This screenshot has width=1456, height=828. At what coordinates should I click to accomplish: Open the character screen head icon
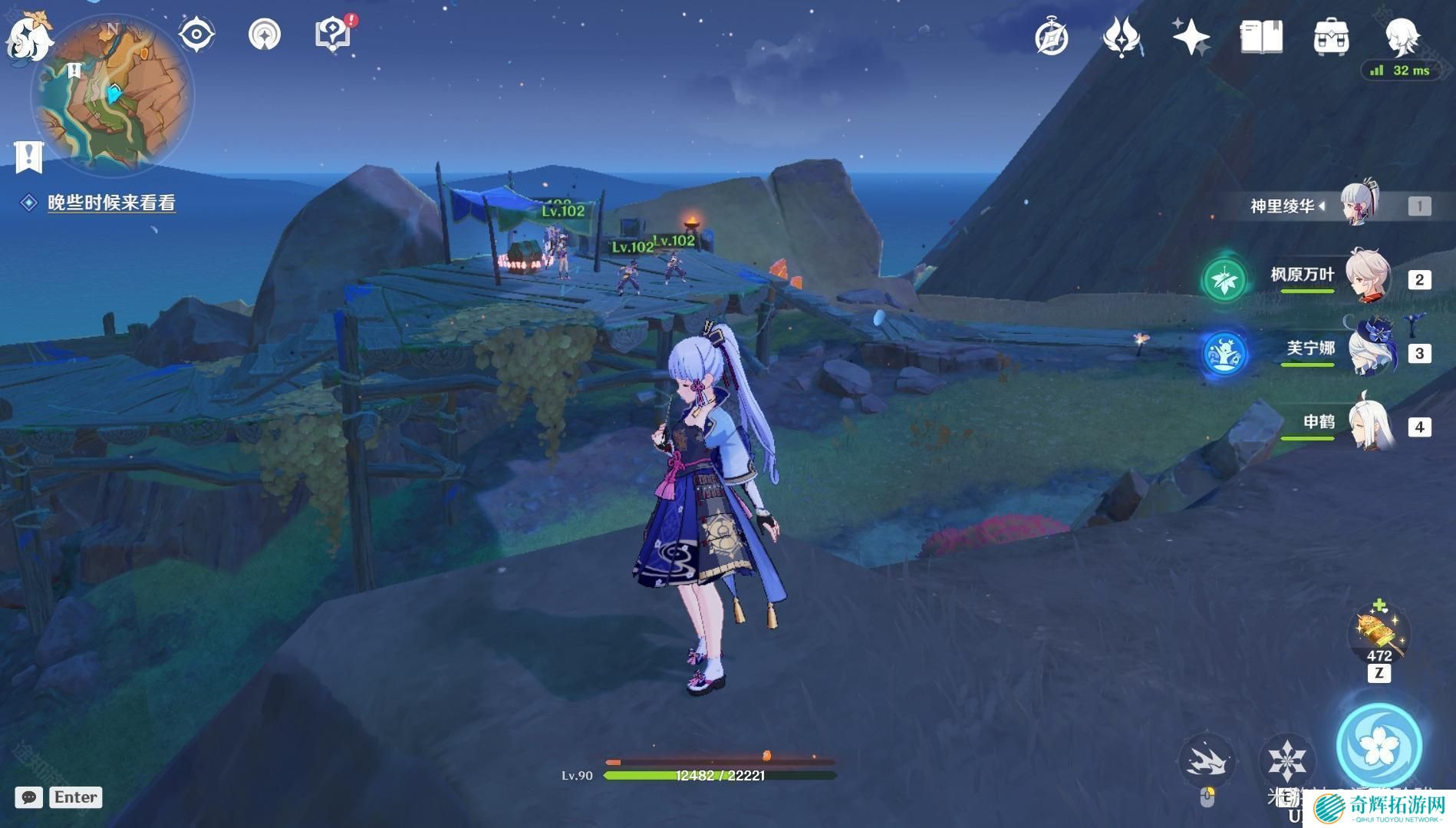pyautogui.click(x=1402, y=35)
